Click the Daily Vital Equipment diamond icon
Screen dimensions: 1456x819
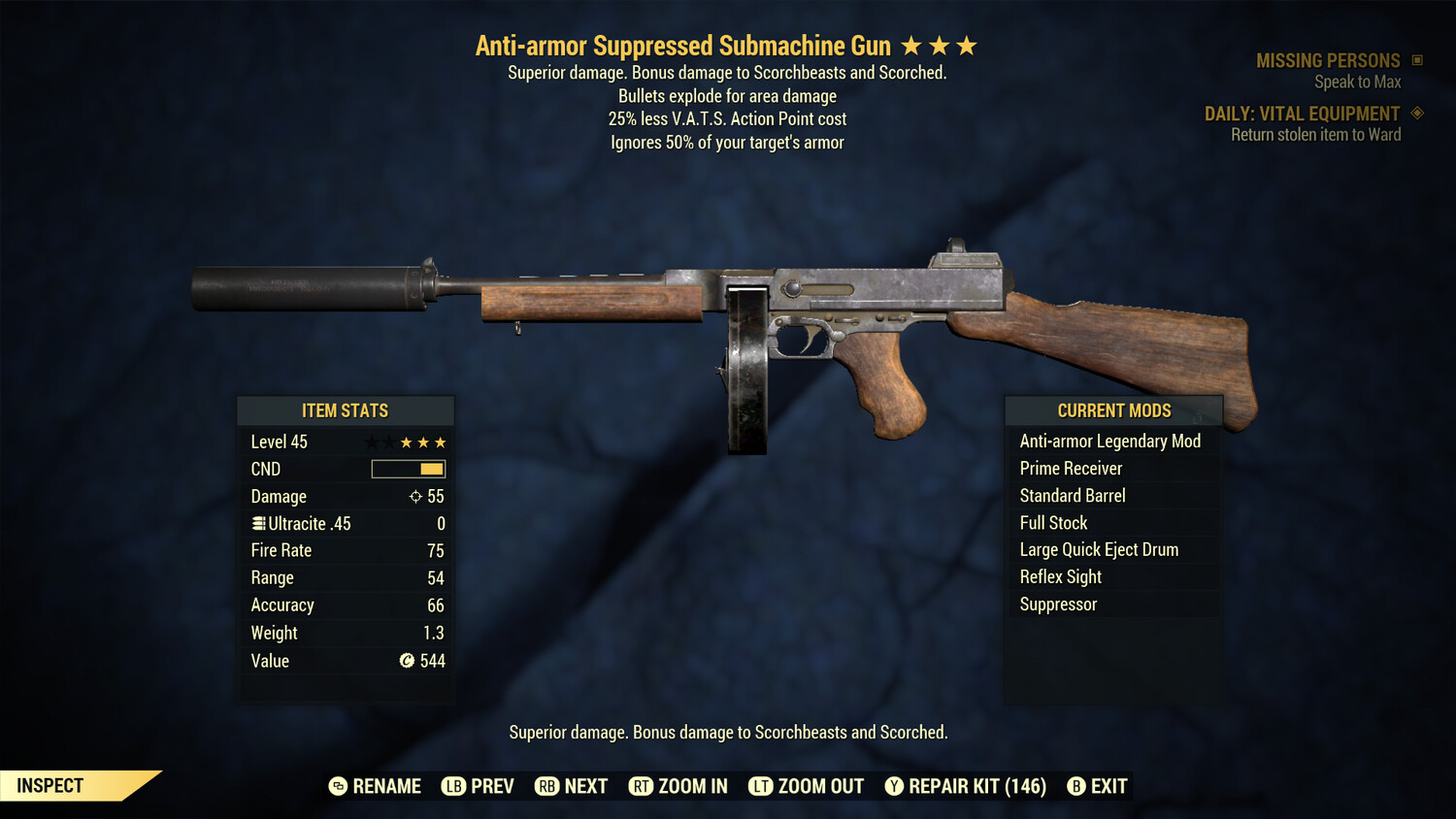[x=1418, y=114]
